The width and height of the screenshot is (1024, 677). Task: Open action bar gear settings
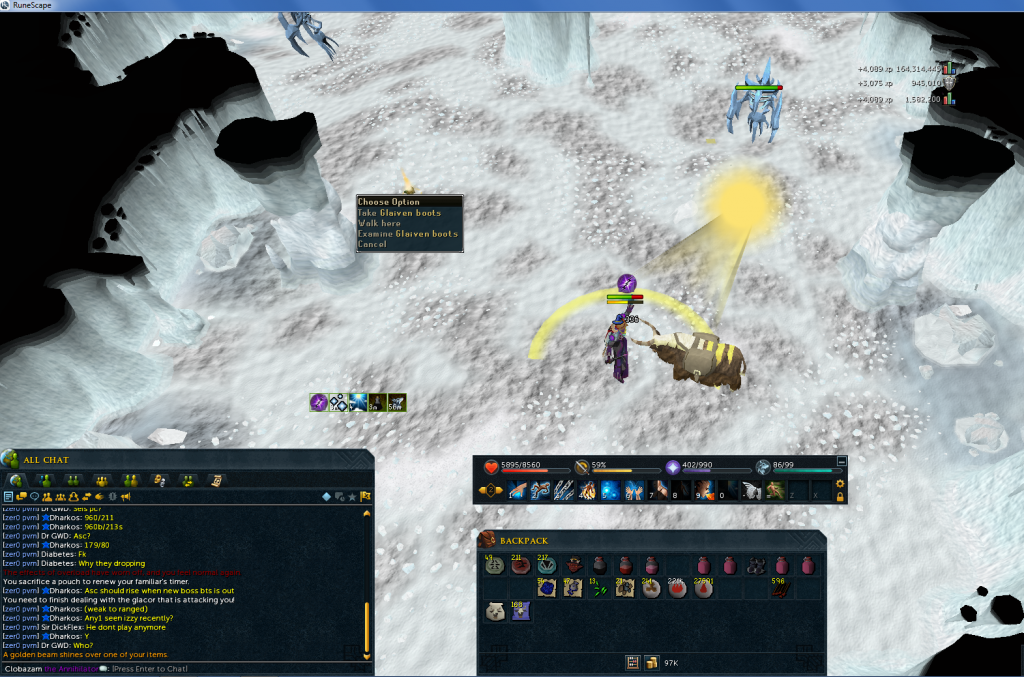840,484
